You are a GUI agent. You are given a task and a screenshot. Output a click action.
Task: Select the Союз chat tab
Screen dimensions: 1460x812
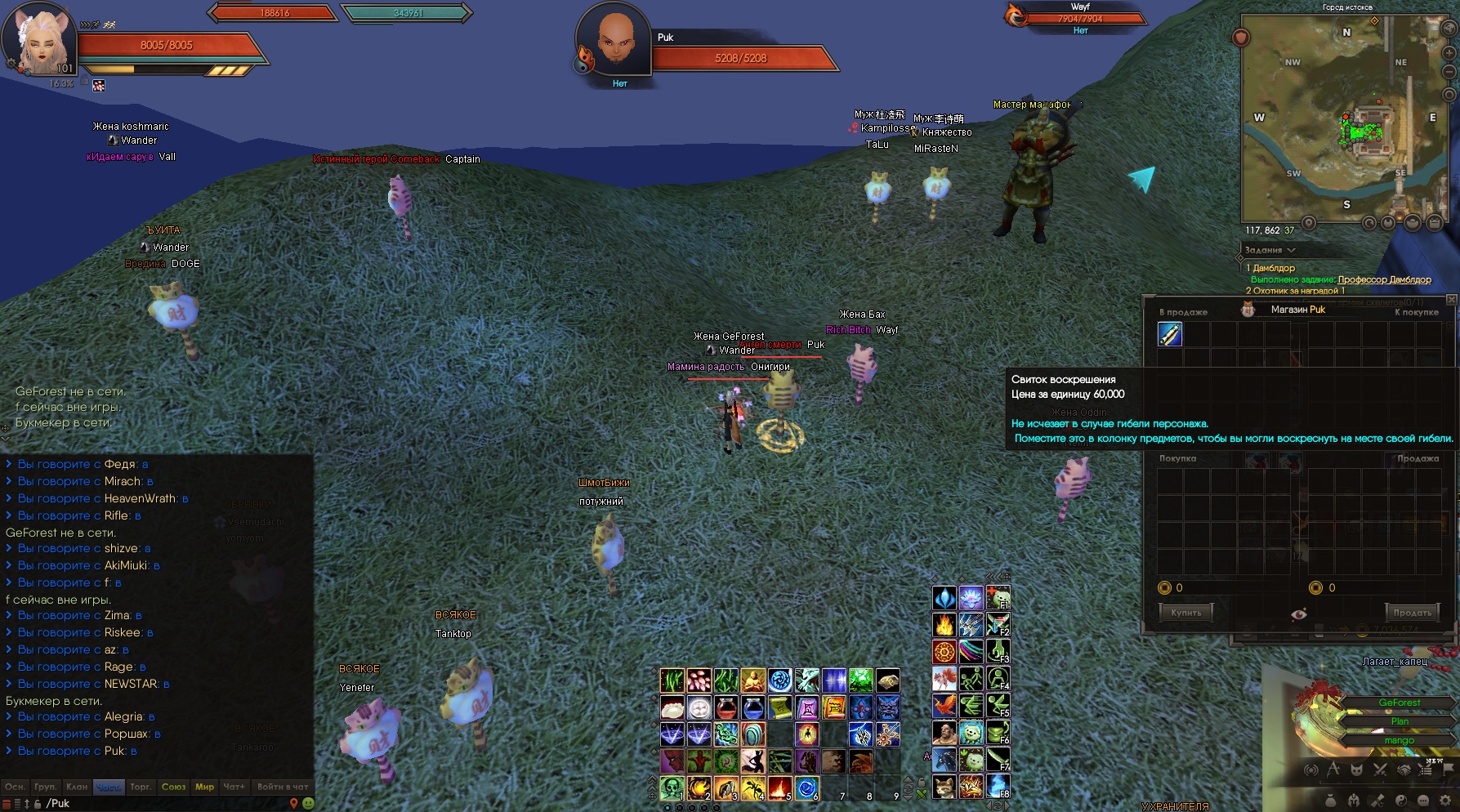click(x=173, y=787)
